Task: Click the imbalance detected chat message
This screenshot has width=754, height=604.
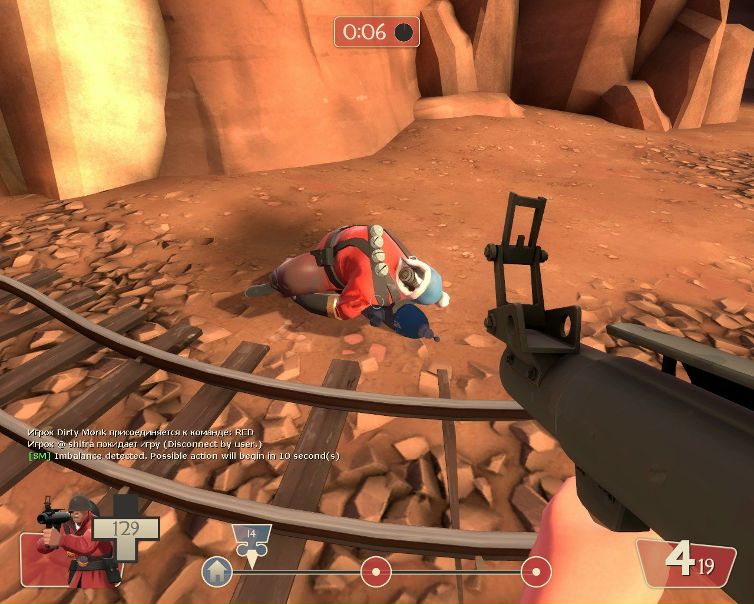Action: point(183,456)
